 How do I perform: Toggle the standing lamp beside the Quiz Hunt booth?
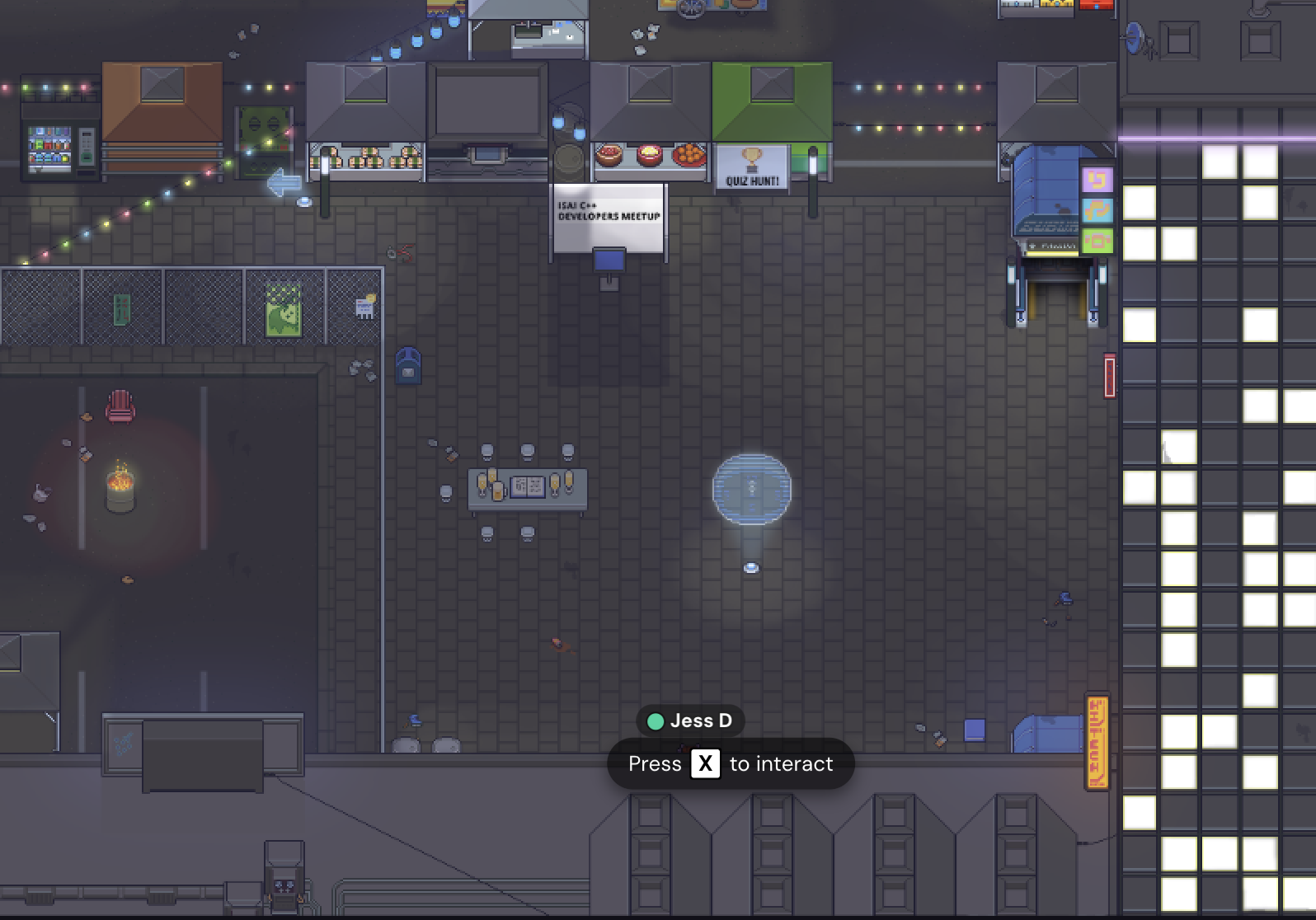coord(813,161)
